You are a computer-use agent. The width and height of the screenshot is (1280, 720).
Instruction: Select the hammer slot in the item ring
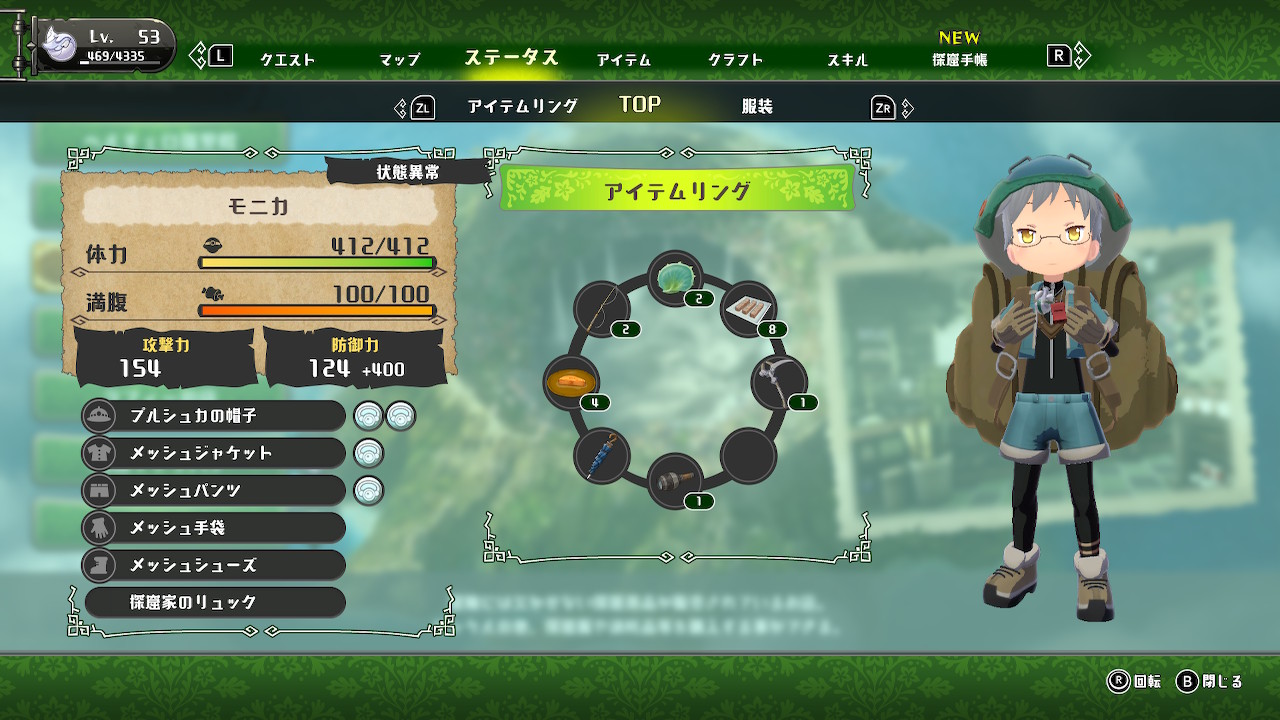coord(675,481)
